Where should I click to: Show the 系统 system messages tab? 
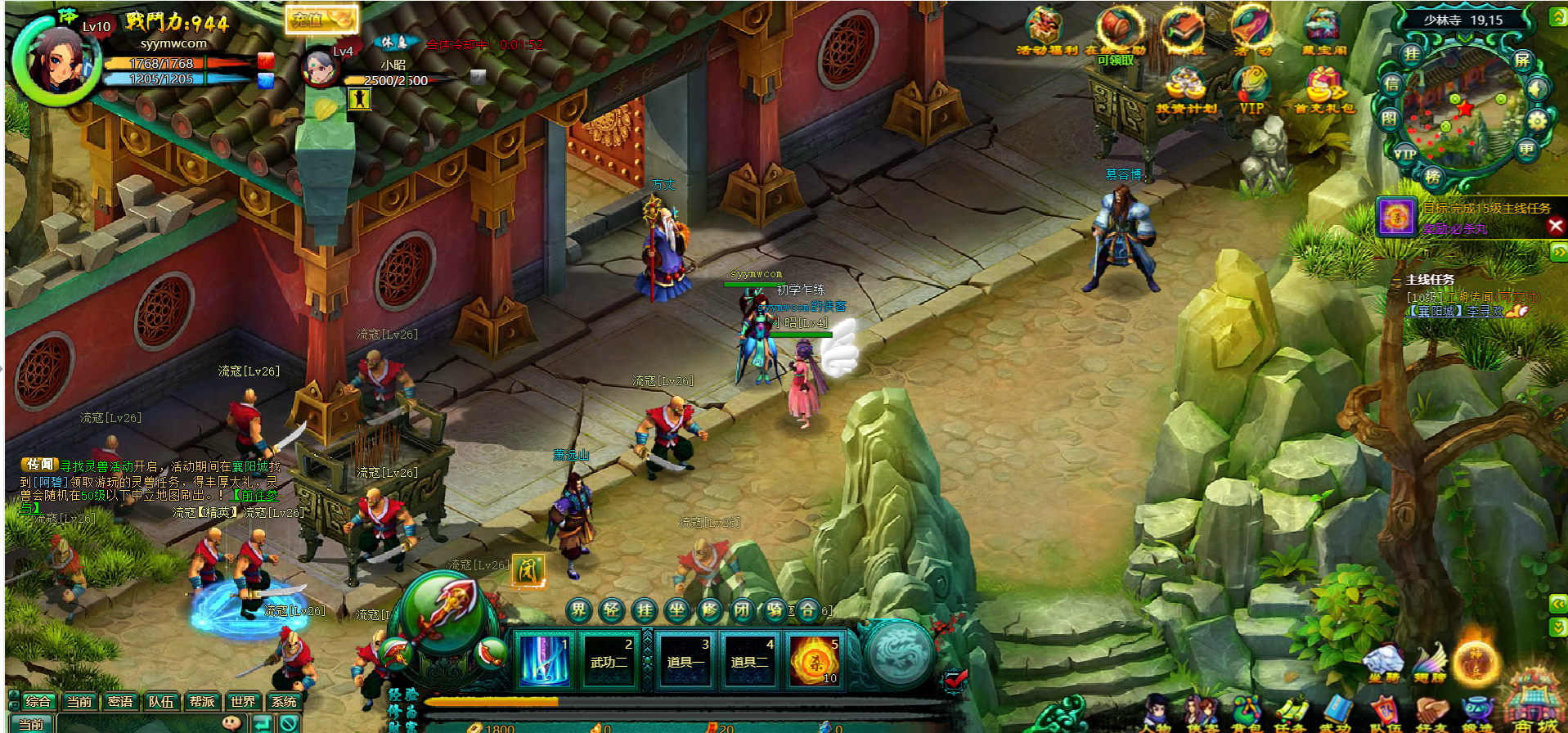[284, 701]
